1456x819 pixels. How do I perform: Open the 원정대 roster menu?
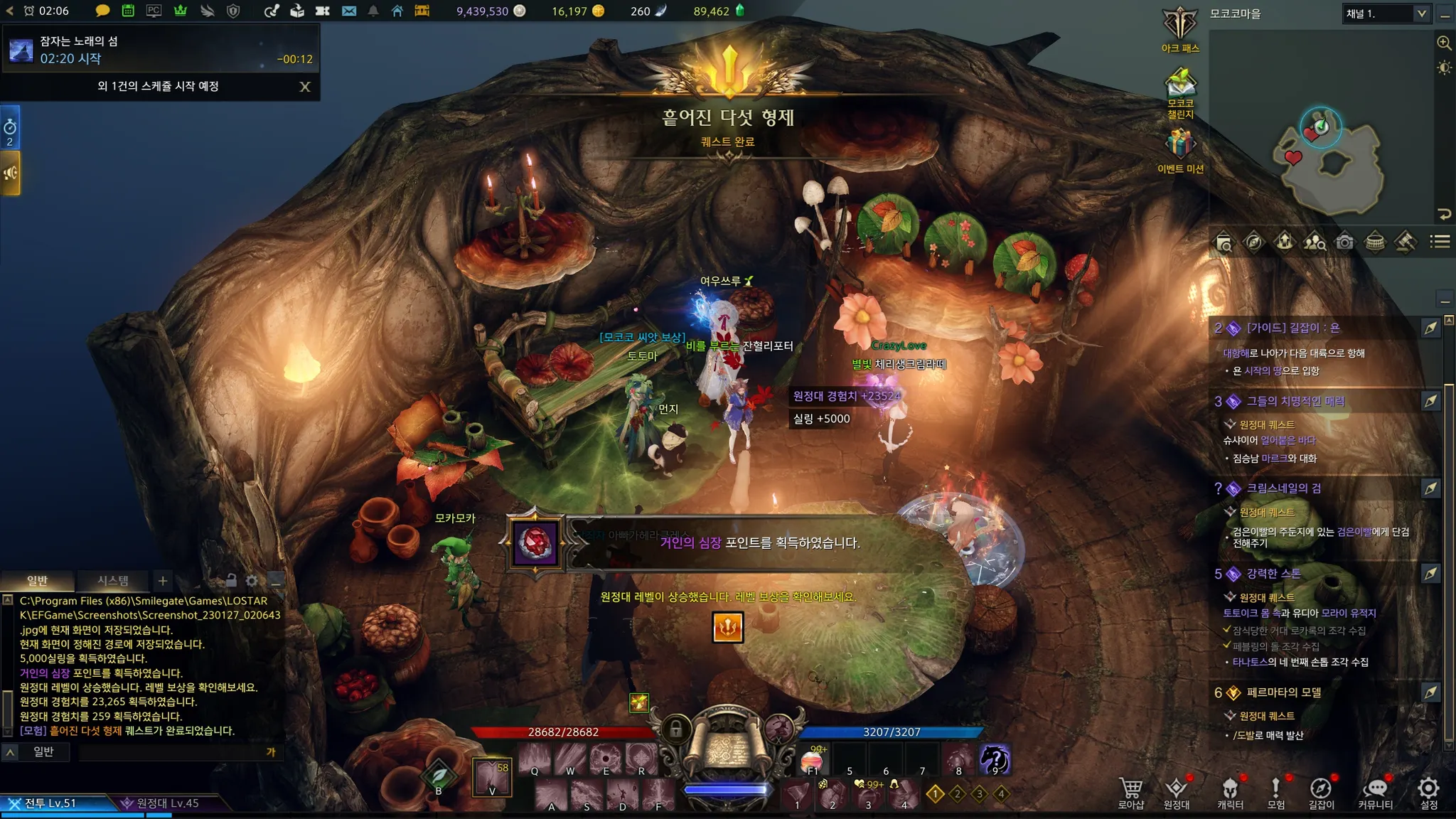(x=1177, y=792)
